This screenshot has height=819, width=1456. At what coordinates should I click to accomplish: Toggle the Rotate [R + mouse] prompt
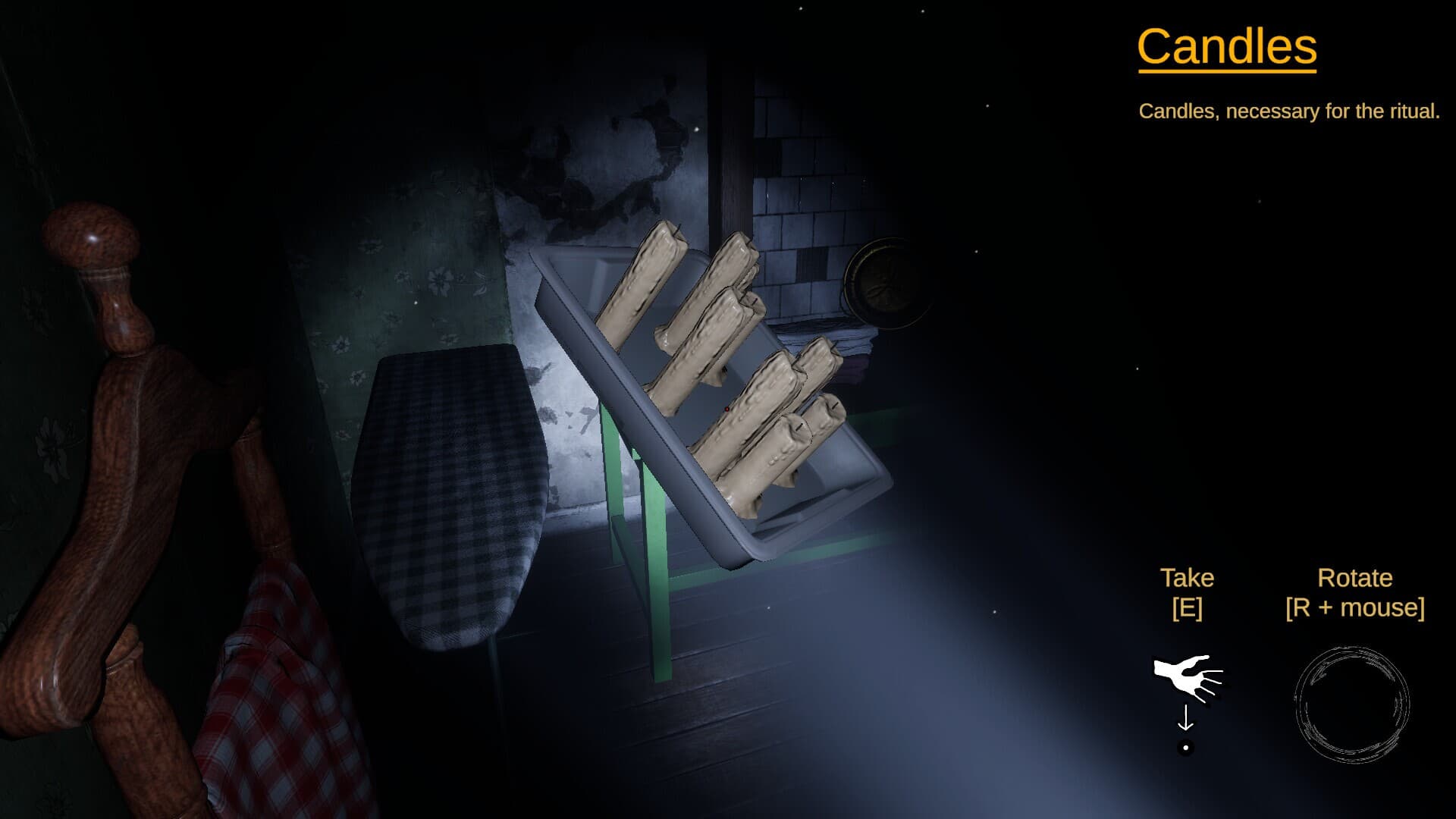tap(1354, 593)
